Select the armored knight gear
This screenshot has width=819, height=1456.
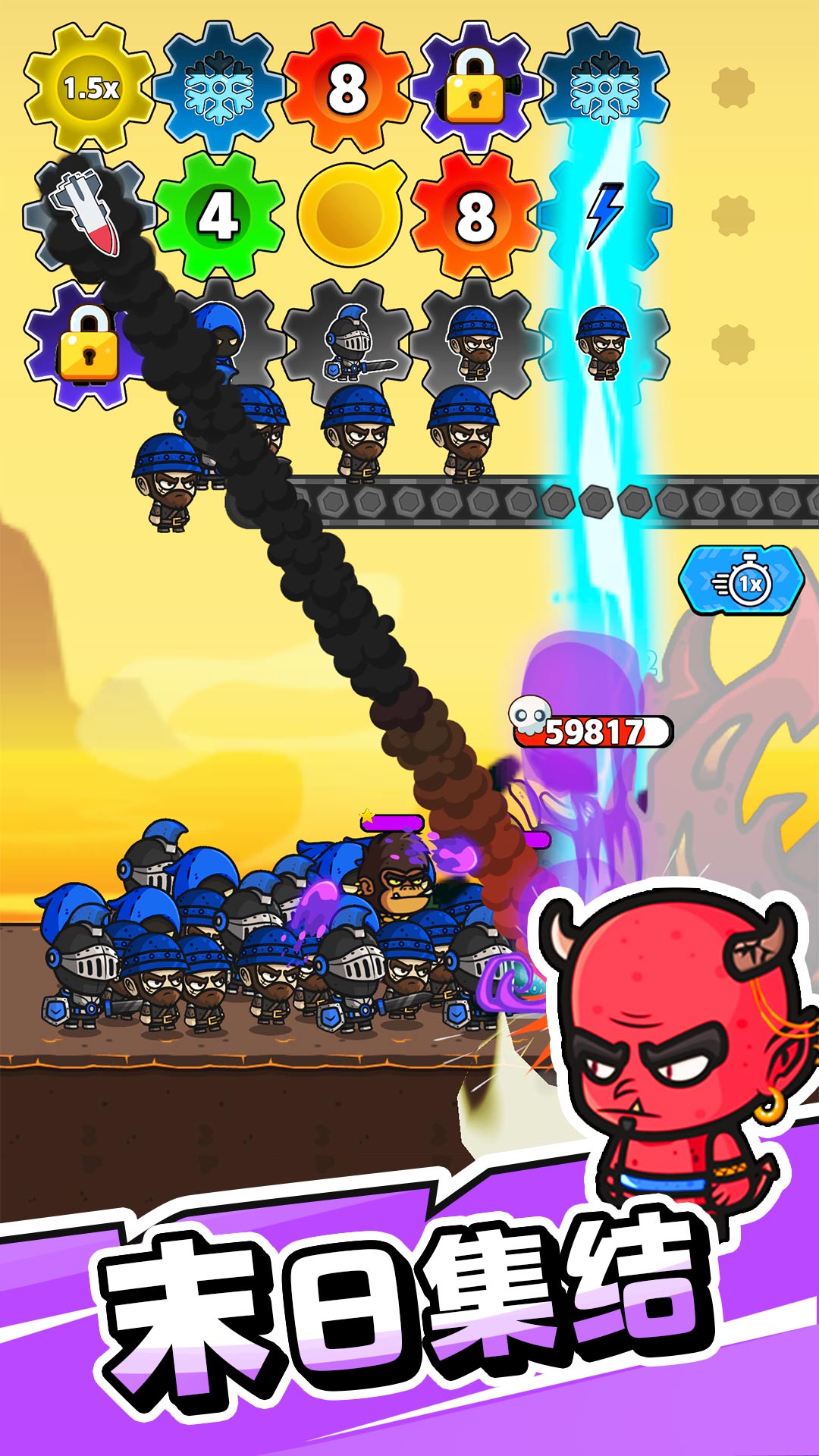[x=348, y=343]
